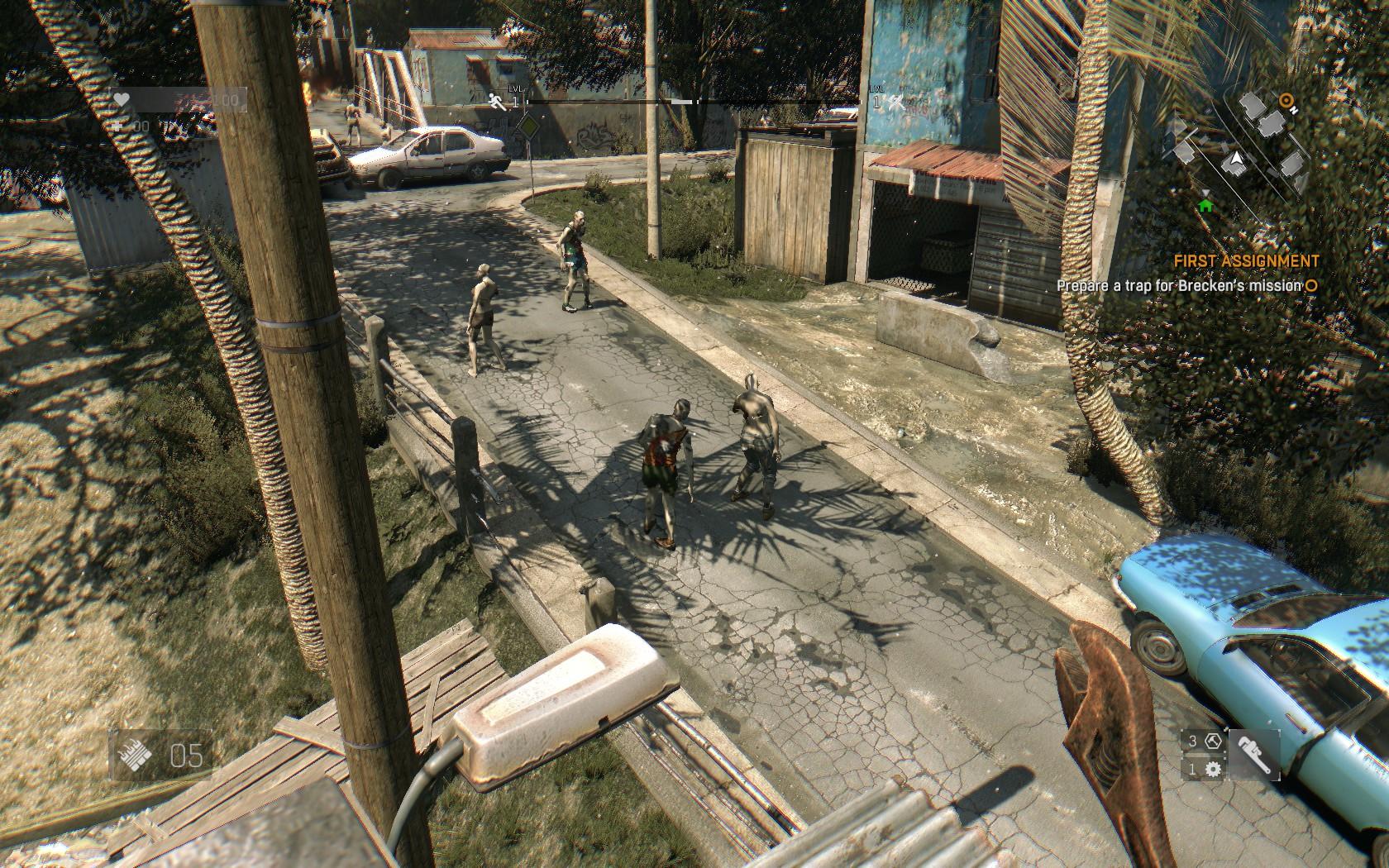The width and height of the screenshot is (1389, 868).
Task: Click the gear upgrade slot icon
Action: pos(1213,770)
